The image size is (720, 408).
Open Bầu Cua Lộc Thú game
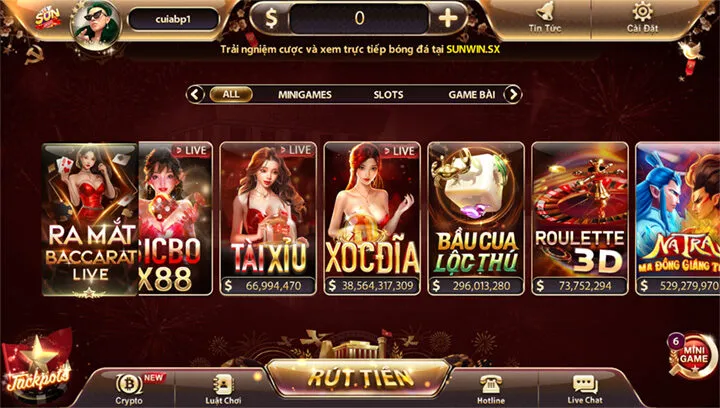click(x=475, y=218)
